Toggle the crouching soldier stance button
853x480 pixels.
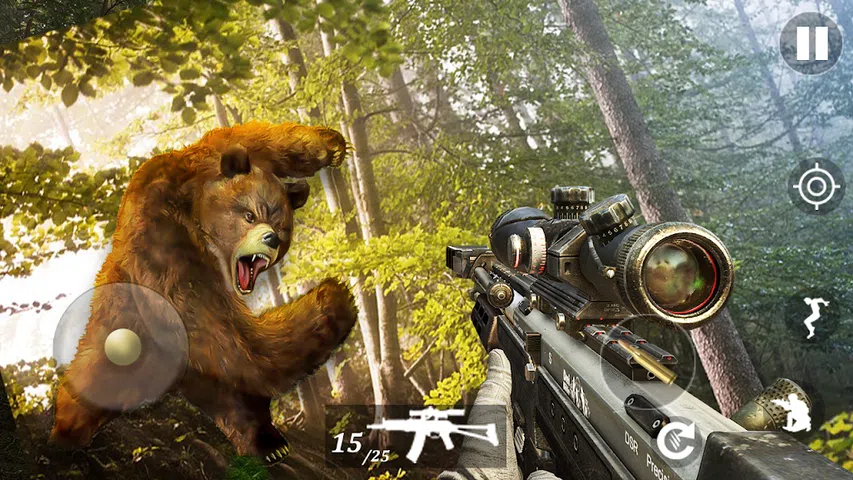click(x=790, y=413)
